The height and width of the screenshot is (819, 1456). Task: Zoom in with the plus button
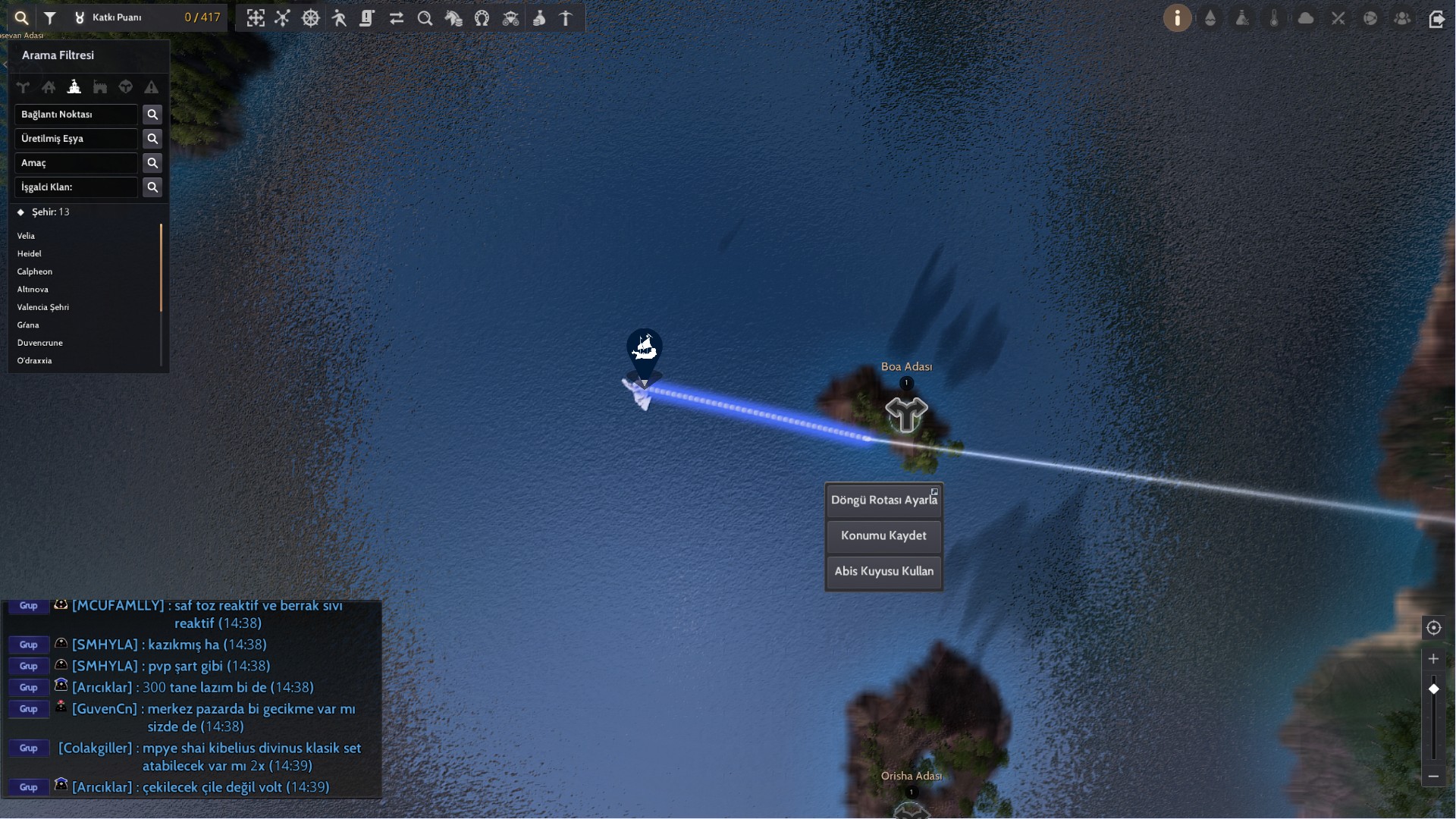click(x=1433, y=659)
